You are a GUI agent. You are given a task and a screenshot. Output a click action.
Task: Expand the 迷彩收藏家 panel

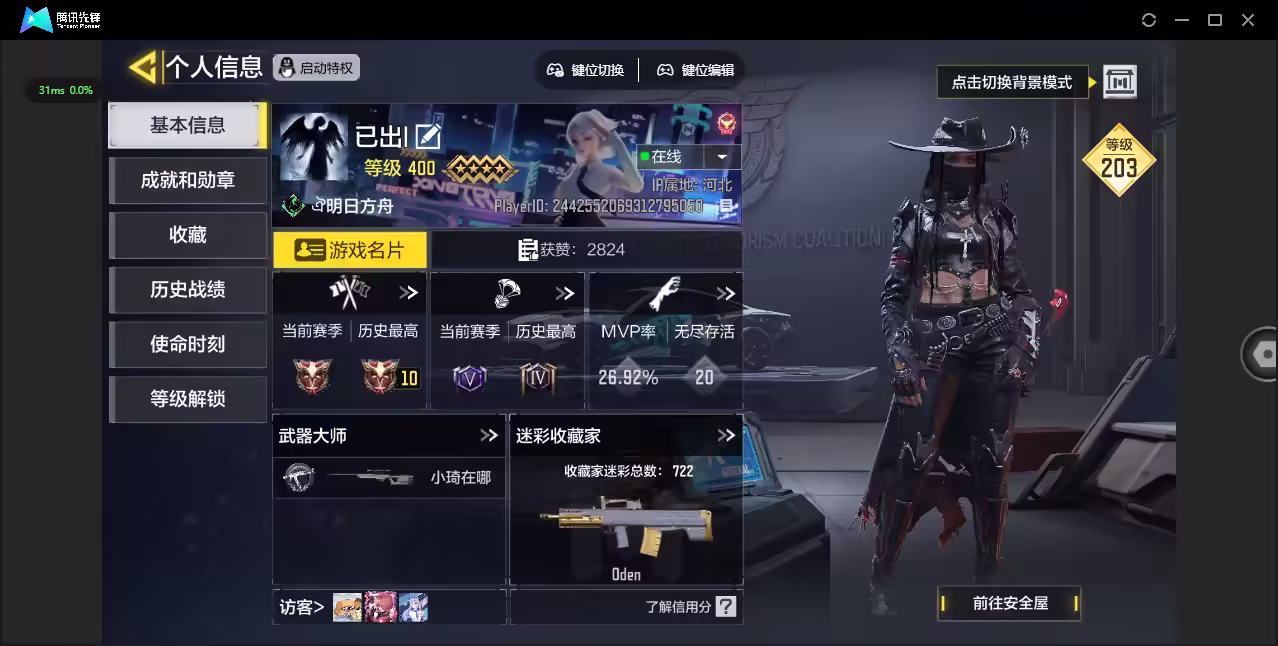point(726,435)
